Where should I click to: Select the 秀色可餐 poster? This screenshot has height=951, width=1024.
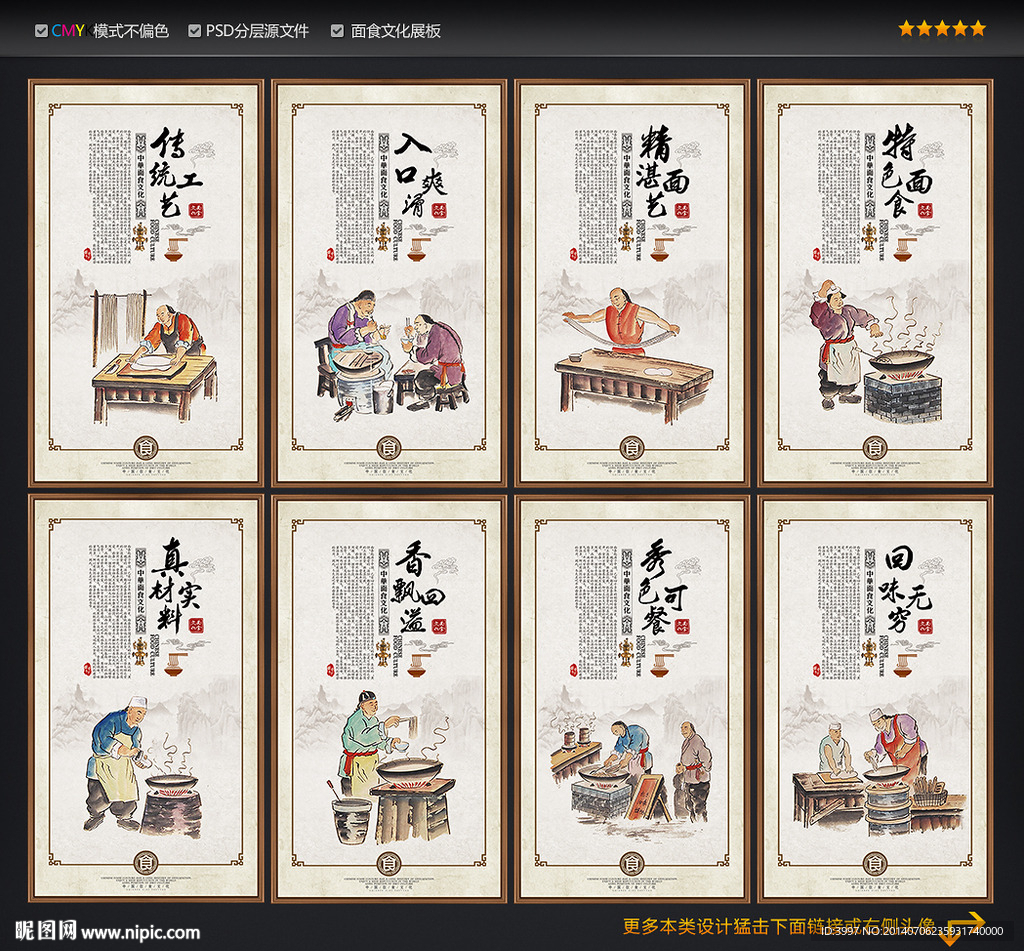tap(632, 697)
